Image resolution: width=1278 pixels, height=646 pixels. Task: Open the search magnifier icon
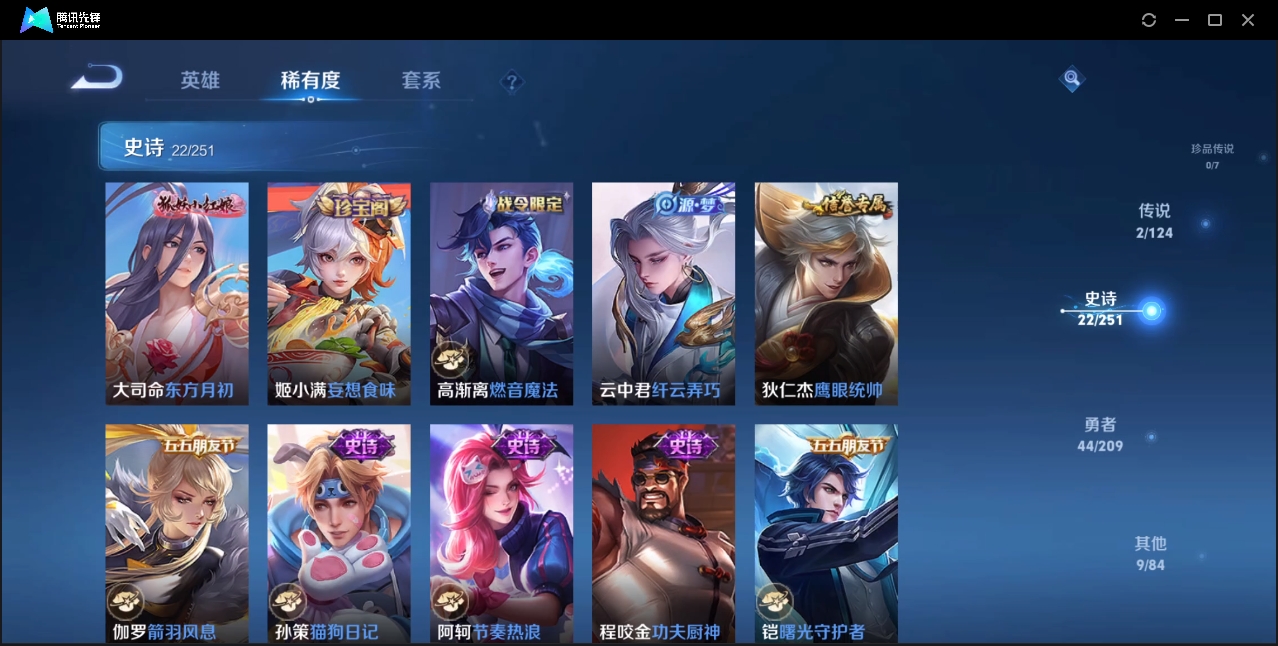pos(1072,78)
